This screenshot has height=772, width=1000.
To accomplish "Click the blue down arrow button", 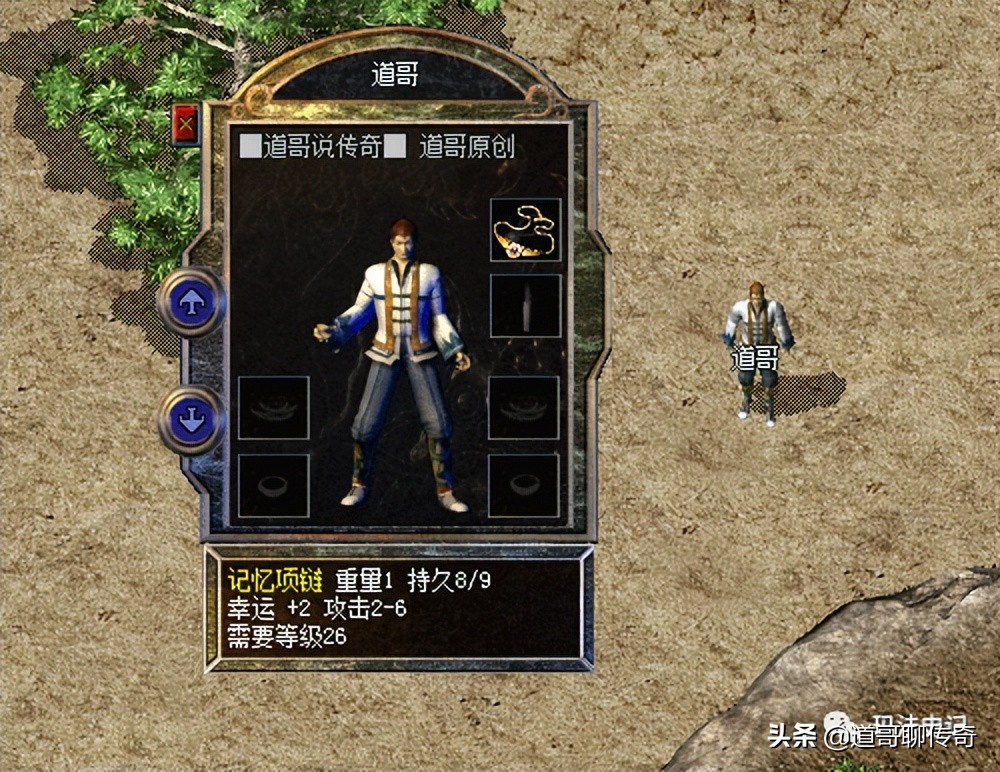I will pos(191,419).
